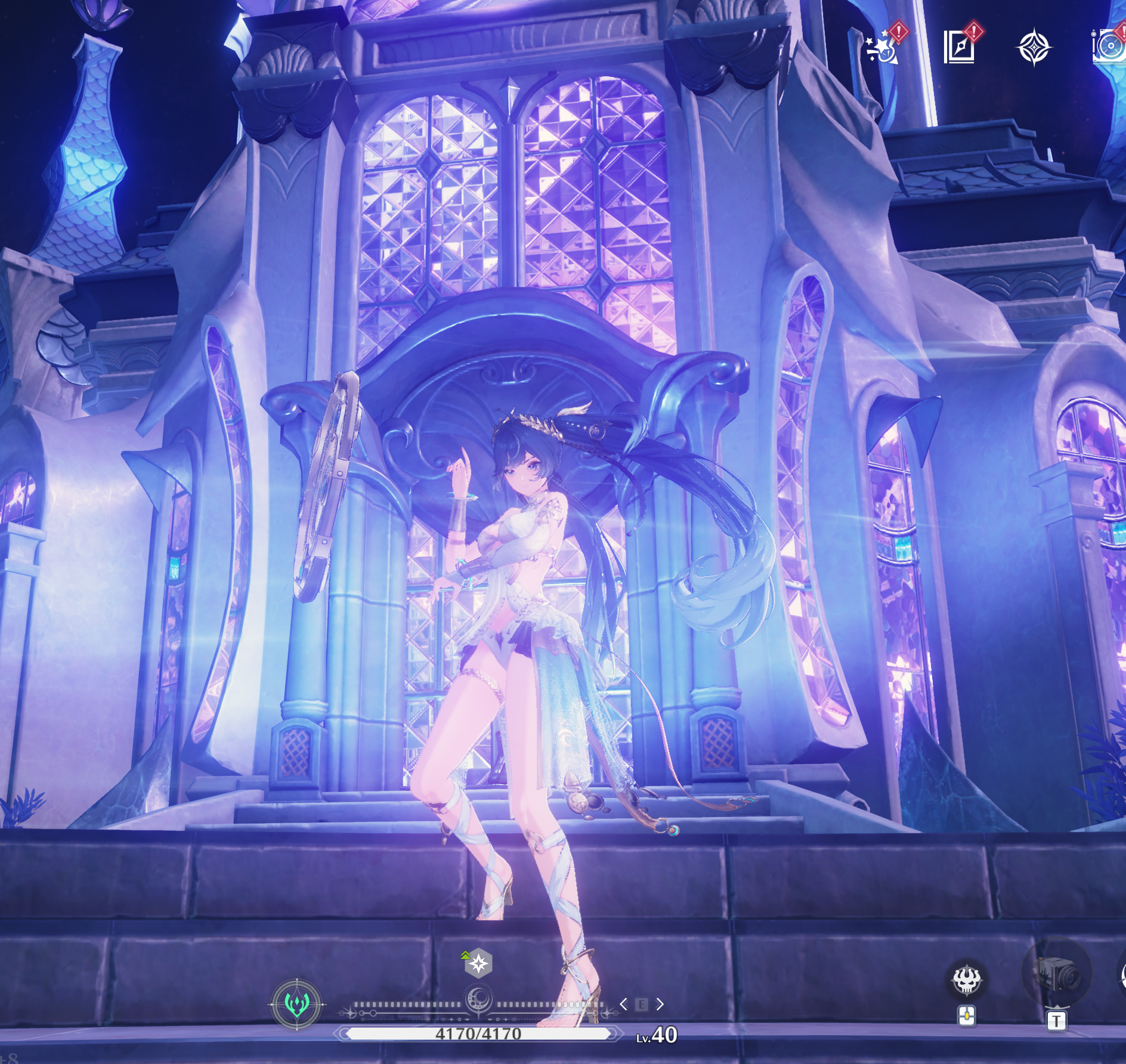Open the guidebook icon with compass needle
This screenshot has height=1064, width=1126.
coord(959,47)
